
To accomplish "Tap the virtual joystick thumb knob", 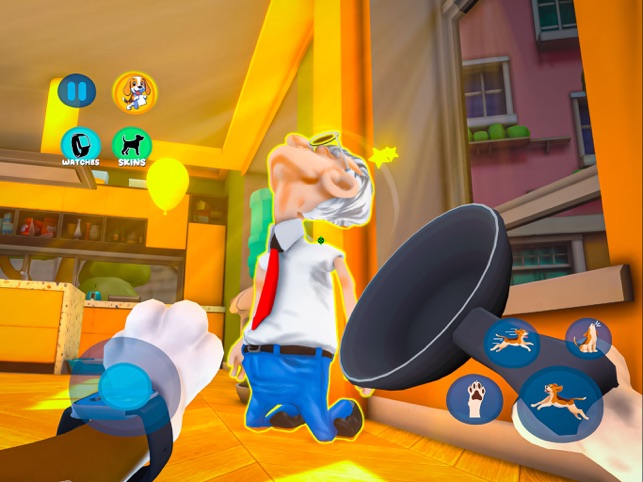I will [127, 384].
